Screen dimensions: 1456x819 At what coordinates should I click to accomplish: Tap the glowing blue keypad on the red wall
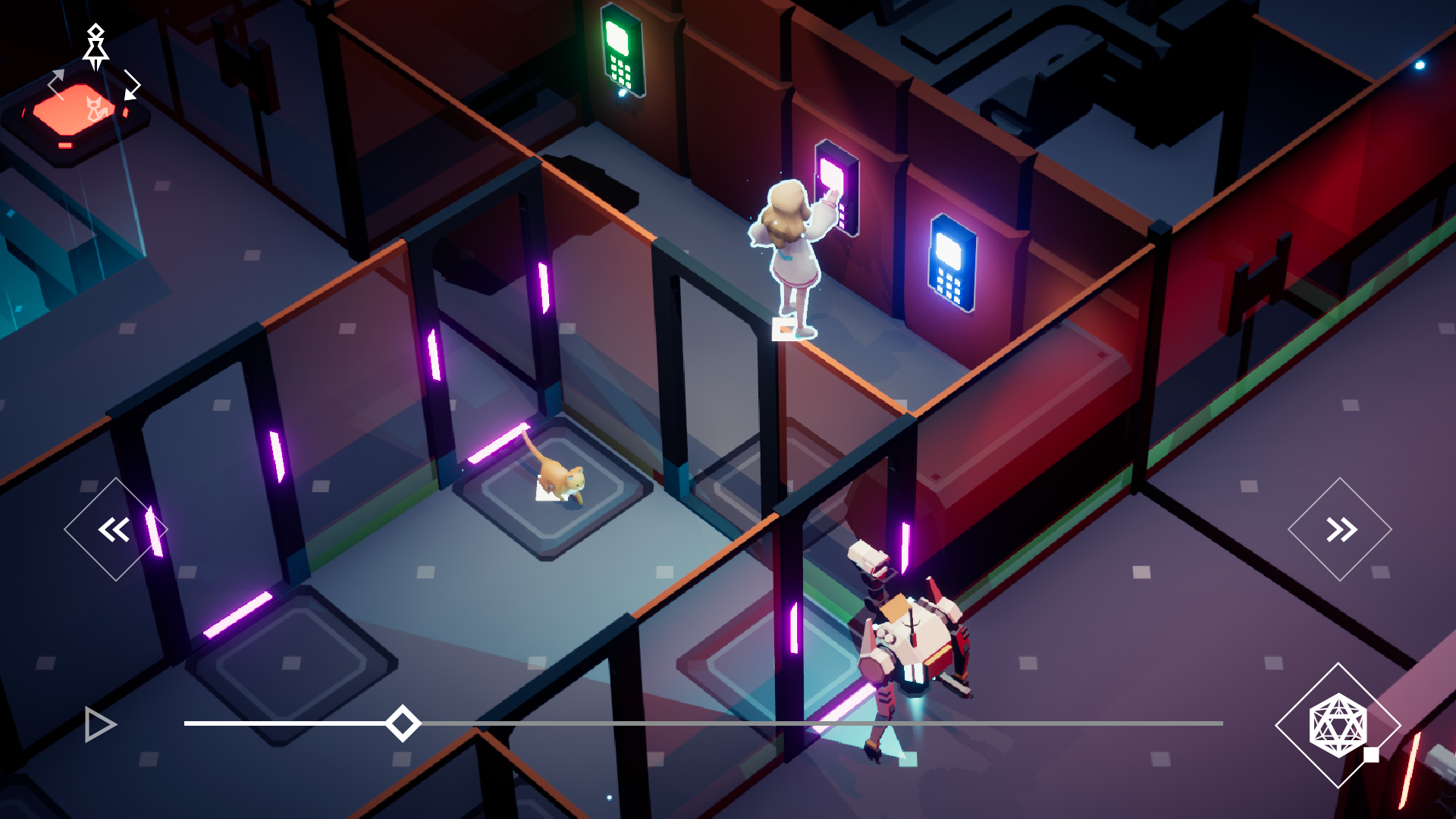pos(949,264)
